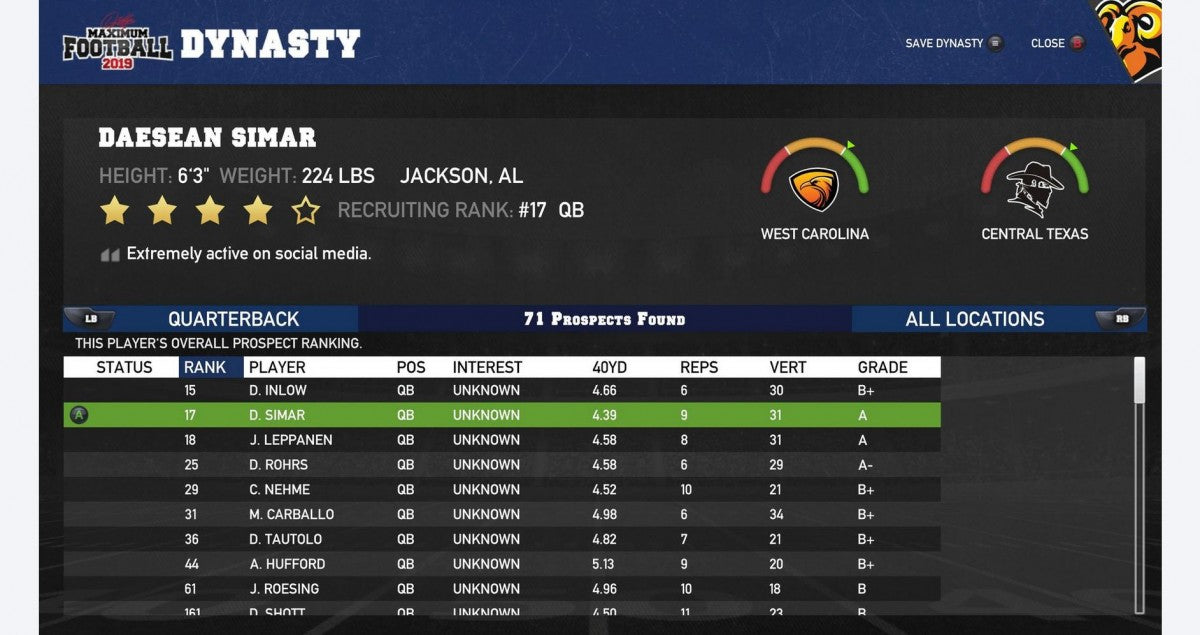Open the All Locations filter

(x=974, y=319)
